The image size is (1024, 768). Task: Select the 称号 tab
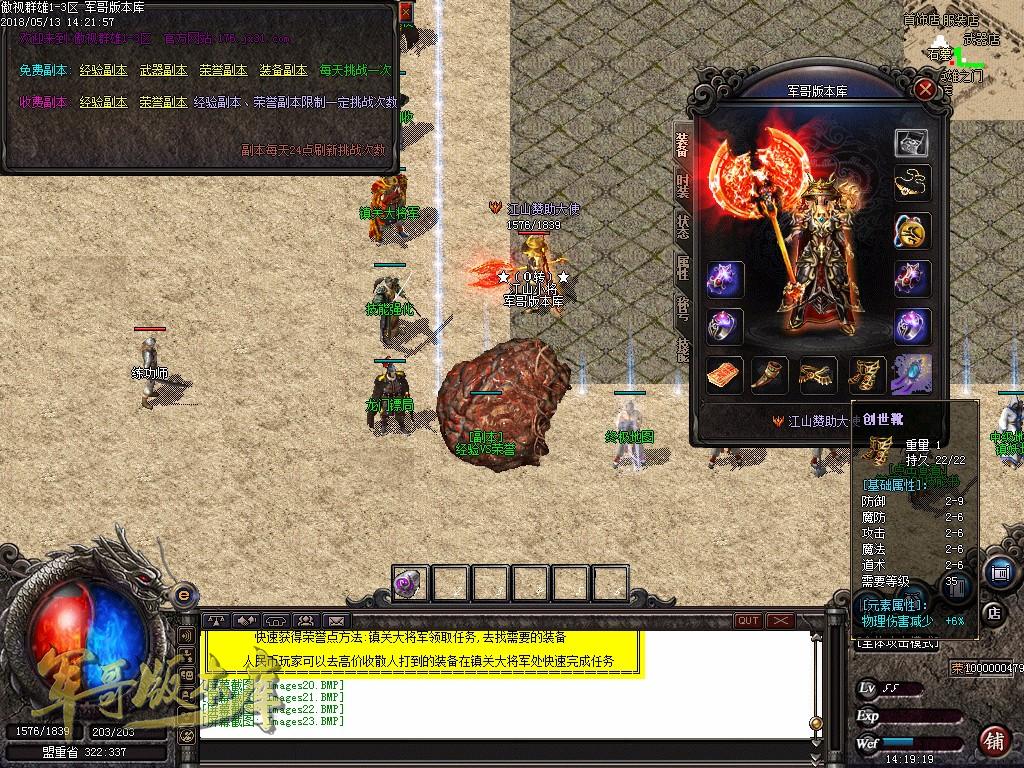(x=683, y=307)
